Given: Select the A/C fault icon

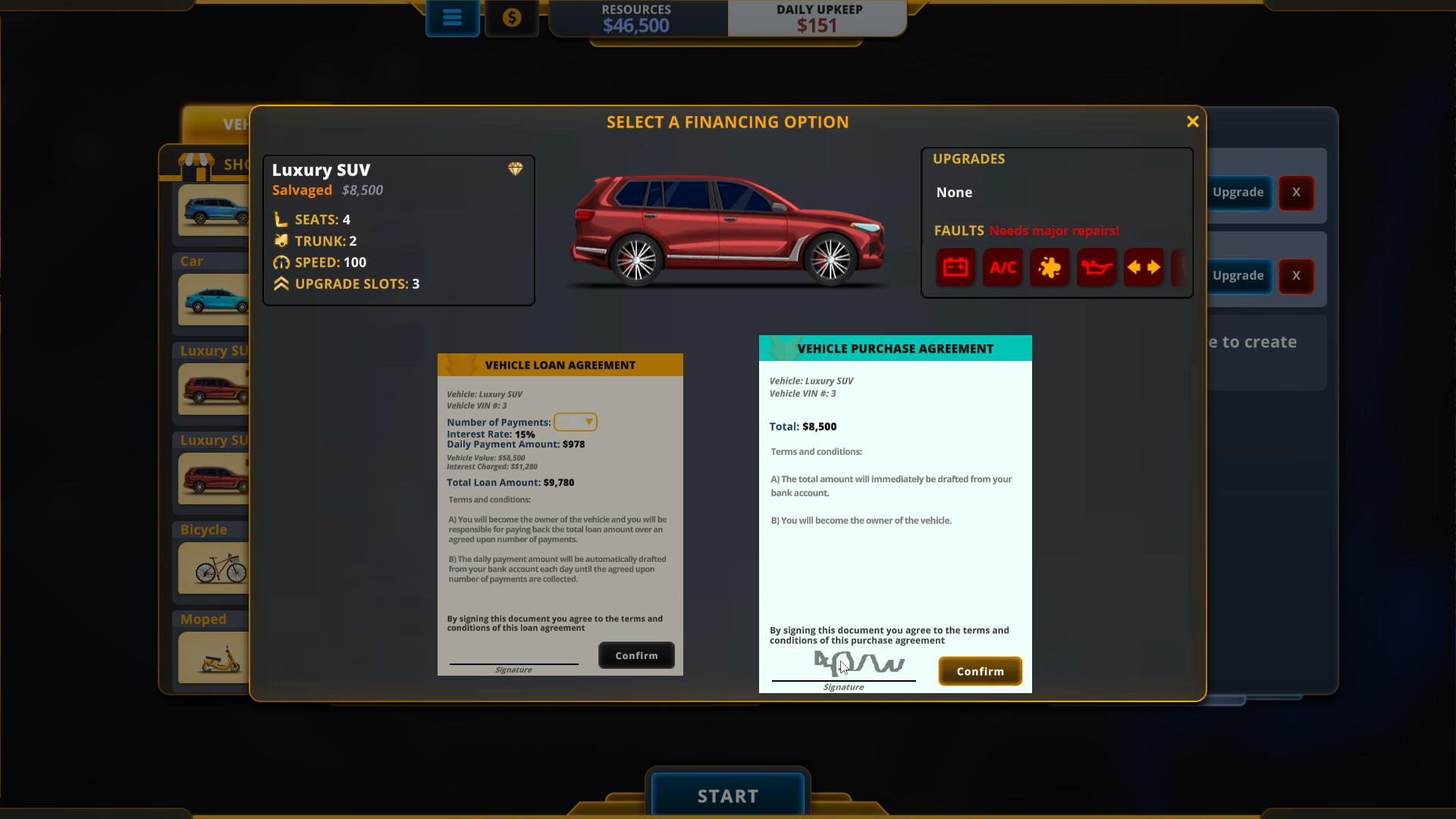Looking at the screenshot, I should pos(1003,267).
